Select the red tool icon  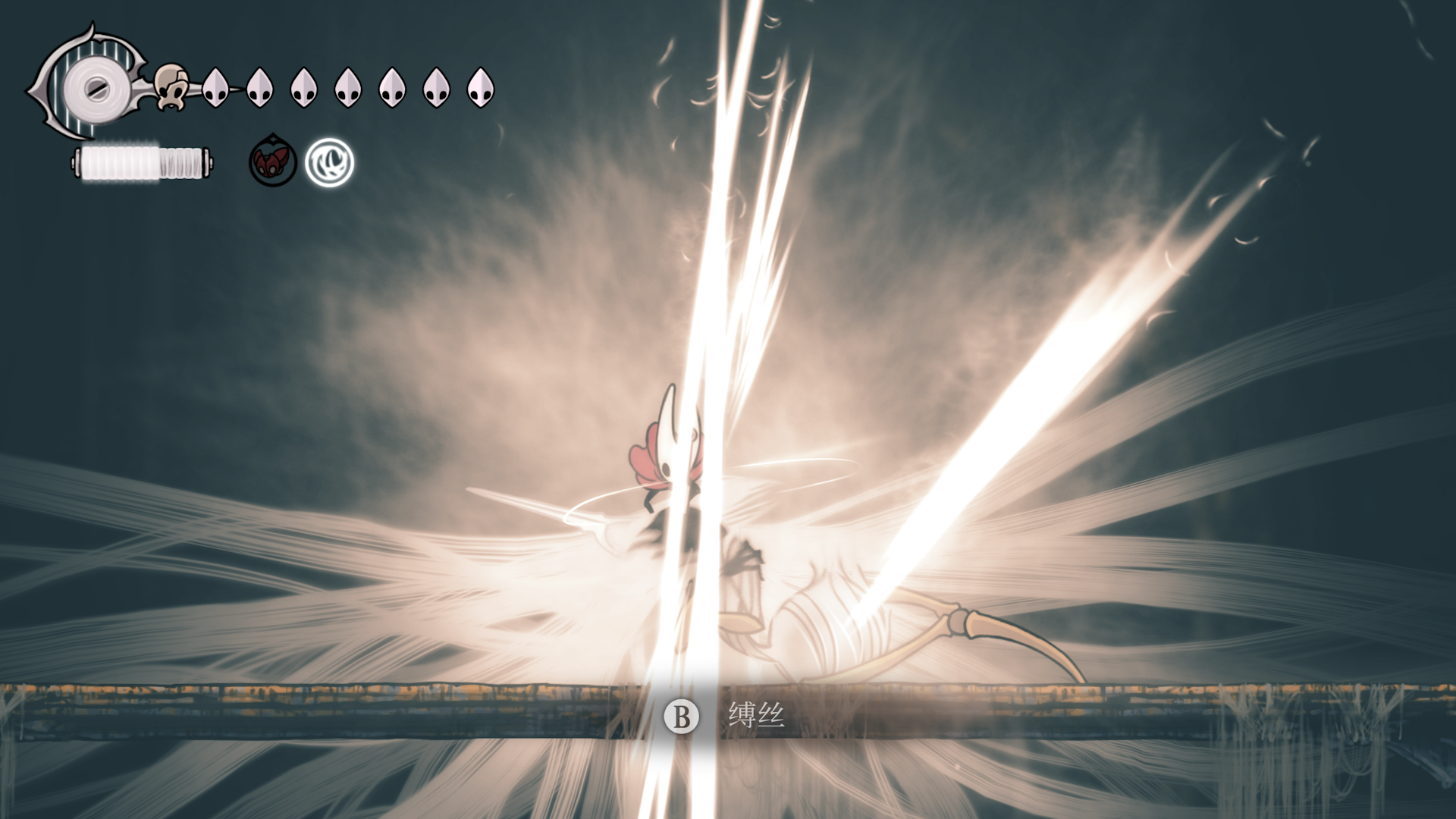click(x=273, y=162)
